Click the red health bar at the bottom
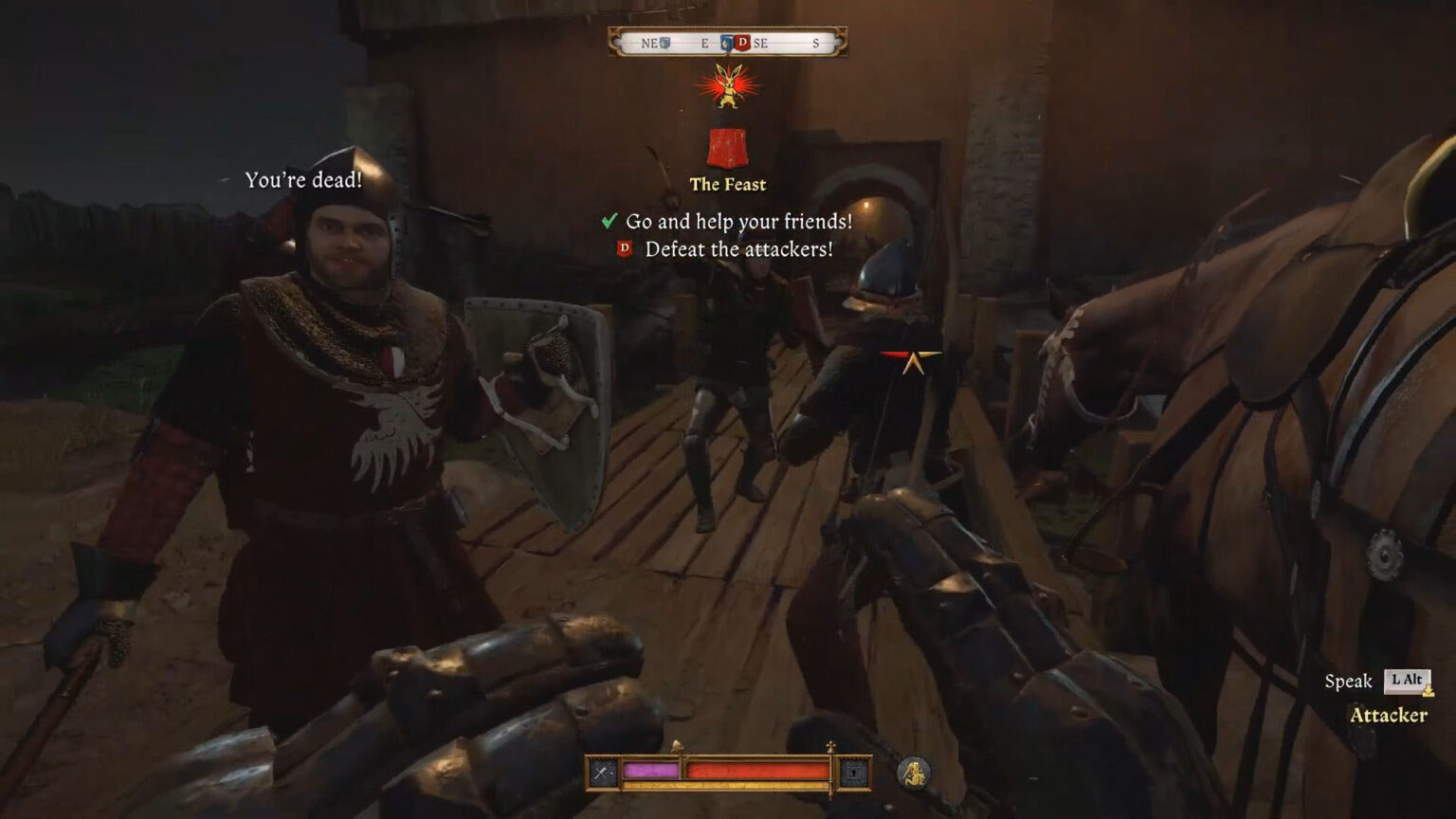Viewport: 1456px width, 819px height. click(758, 771)
